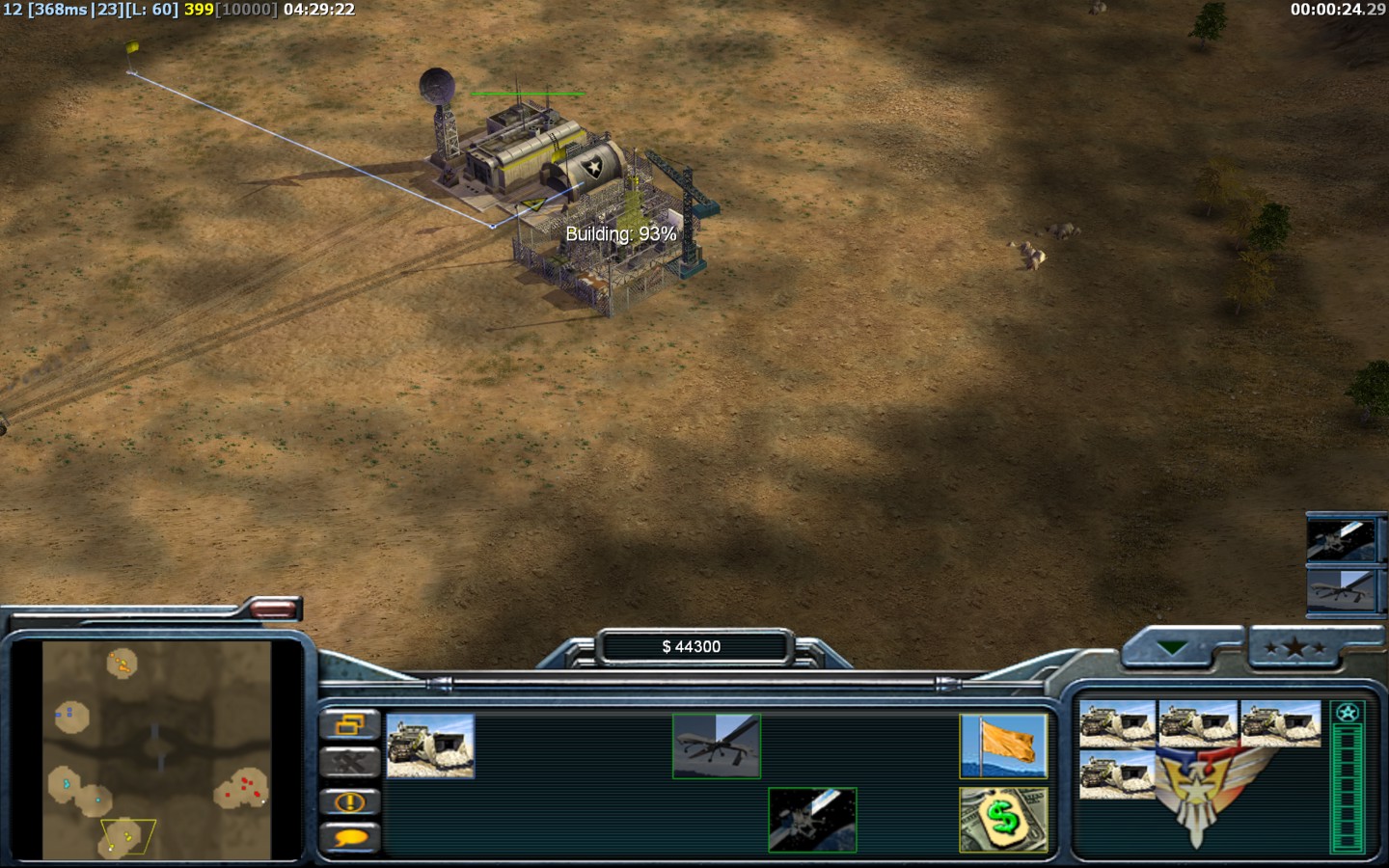The height and width of the screenshot is (868, 1389).
Task: Click the minimap to move the view
Action: click(x=156, y=749)
